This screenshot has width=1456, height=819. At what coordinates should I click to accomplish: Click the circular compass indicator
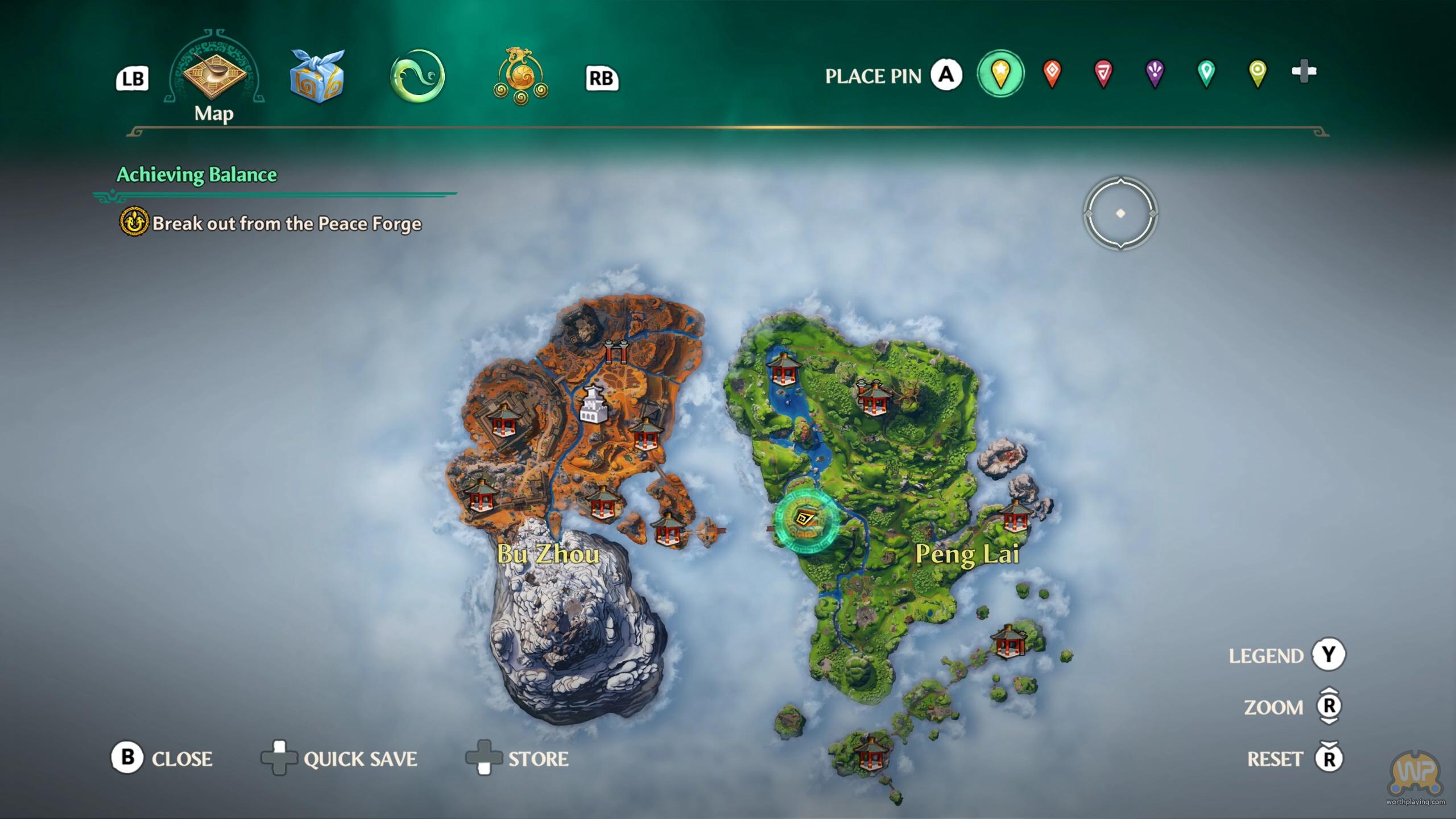click(x=1120, y=214)
